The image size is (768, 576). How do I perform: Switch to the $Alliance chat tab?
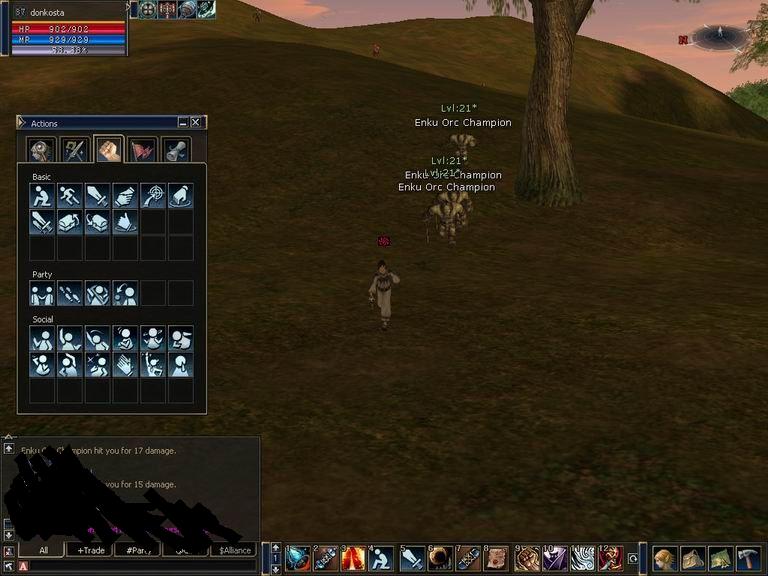point(236,550)
